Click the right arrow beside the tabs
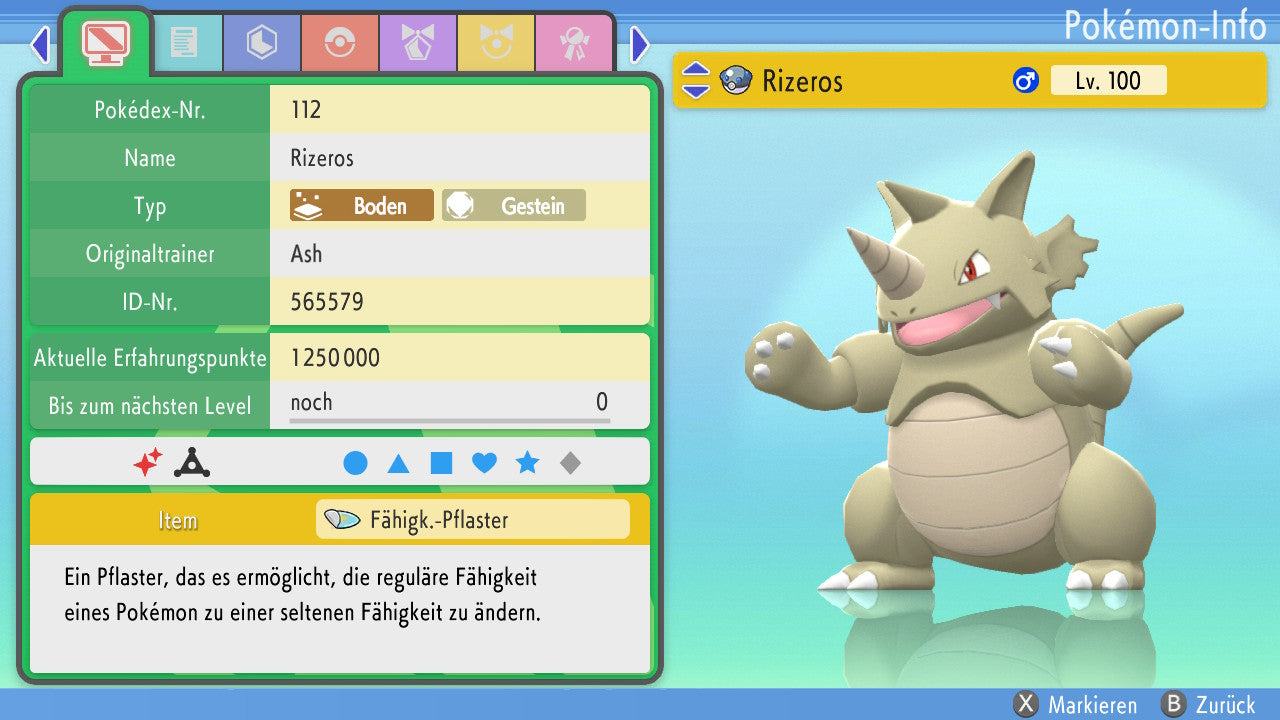1280x720 pixels. (640, 44)
